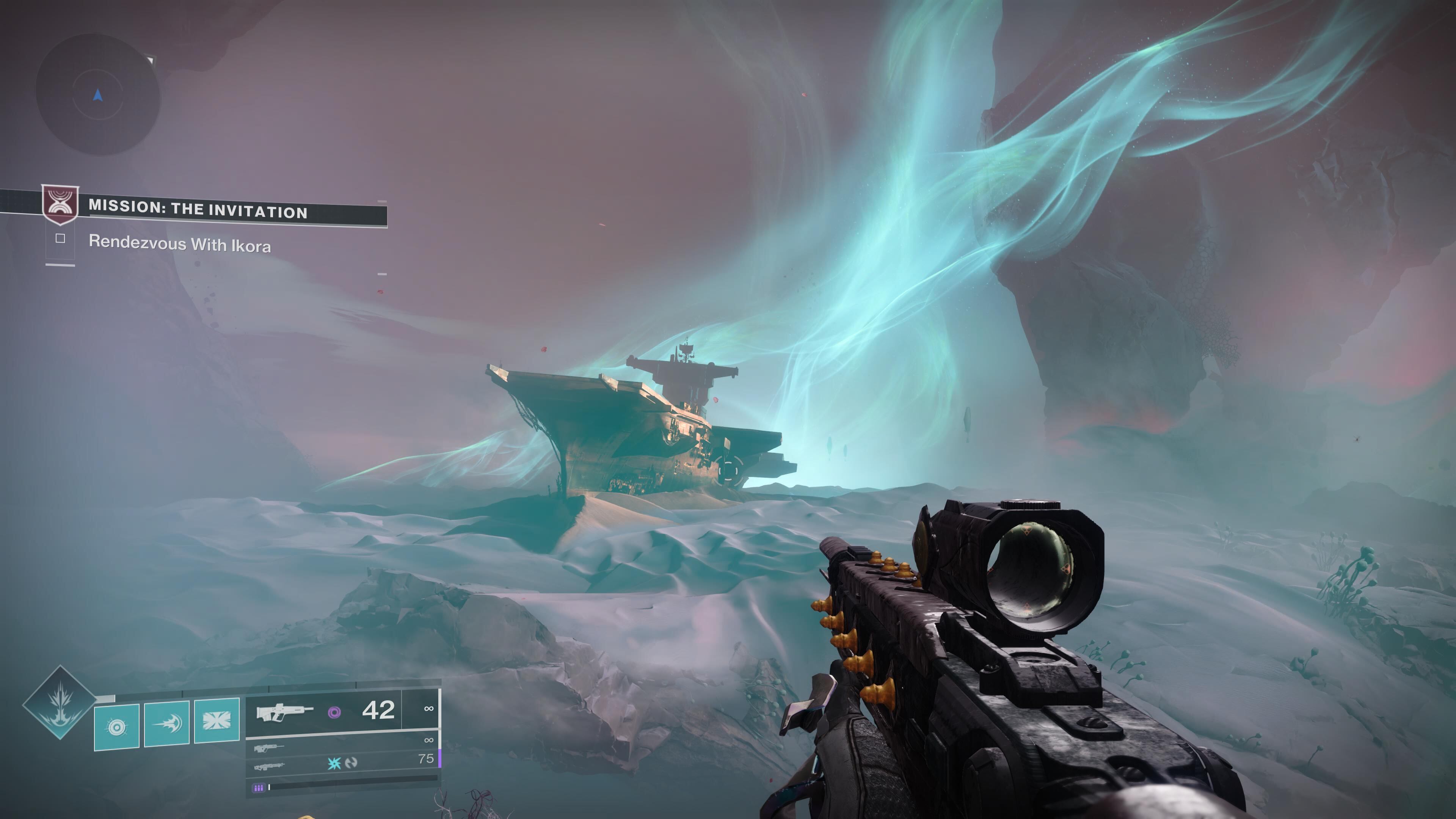Click the circular radar in the corner
The image size is (1456, 819).
pyautogui.click(x=98, y=95)
